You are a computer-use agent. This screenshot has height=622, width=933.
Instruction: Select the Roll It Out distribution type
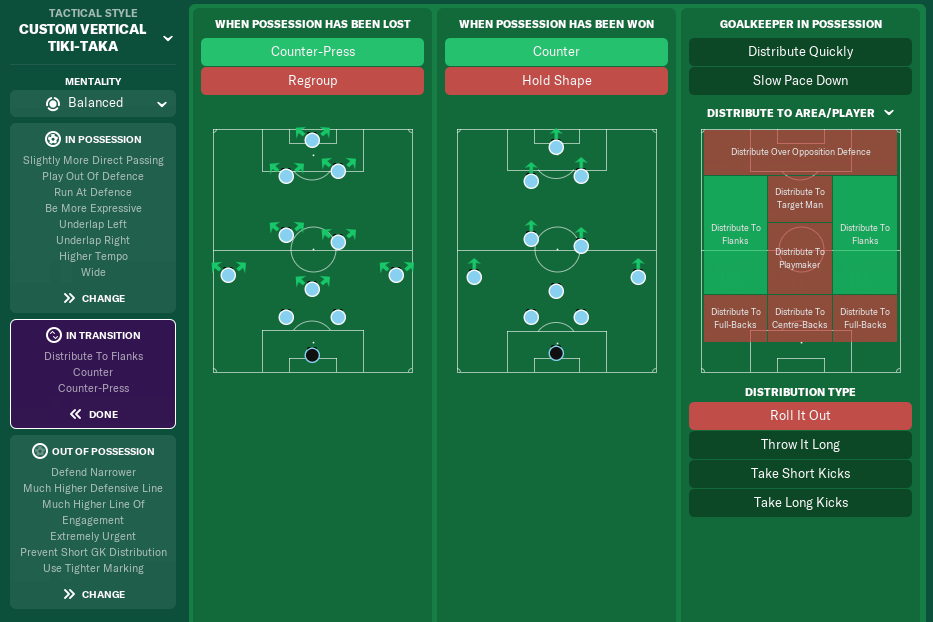(x=800, y=416)
